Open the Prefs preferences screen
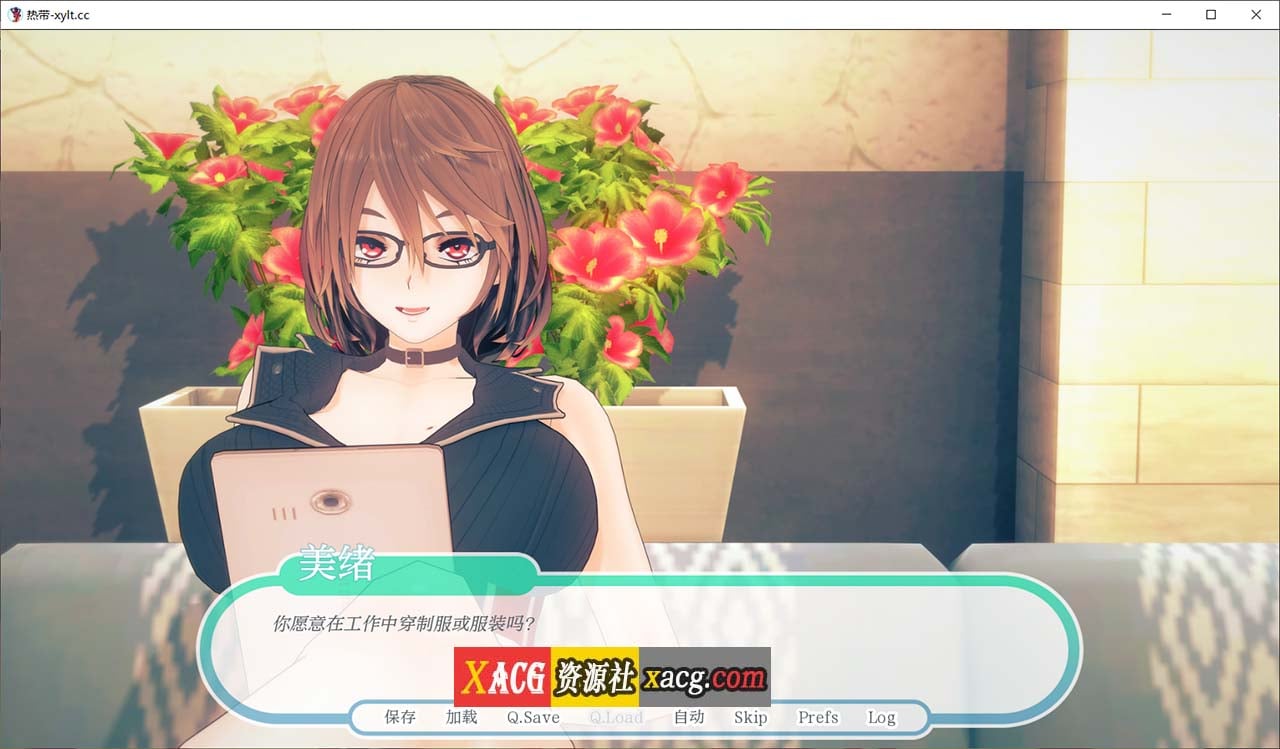Image resolution: width=1280 pixels, height=749 pixels. (817, 717)
